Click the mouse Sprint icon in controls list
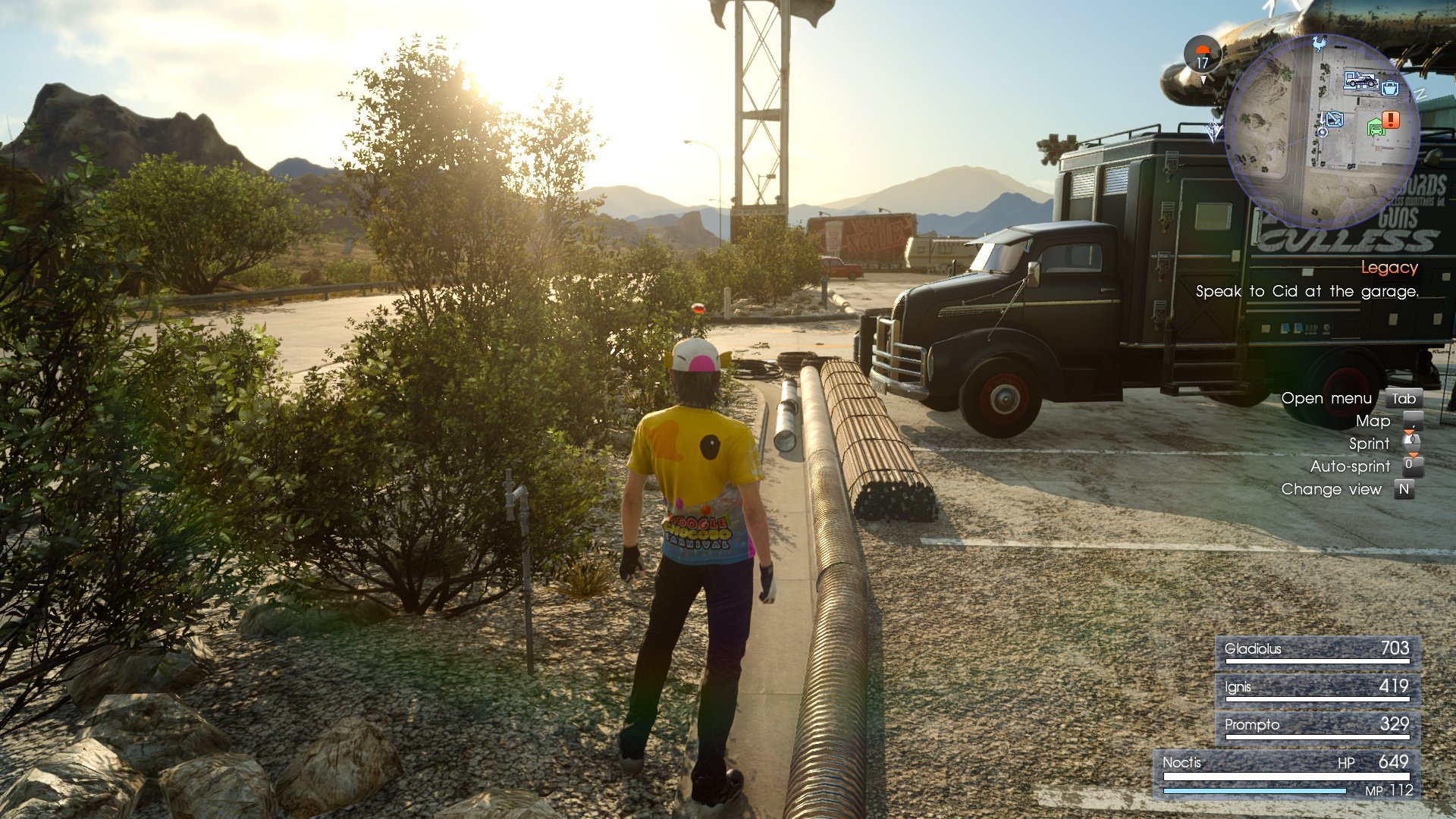The image size is (1456, 819). 1412,442
